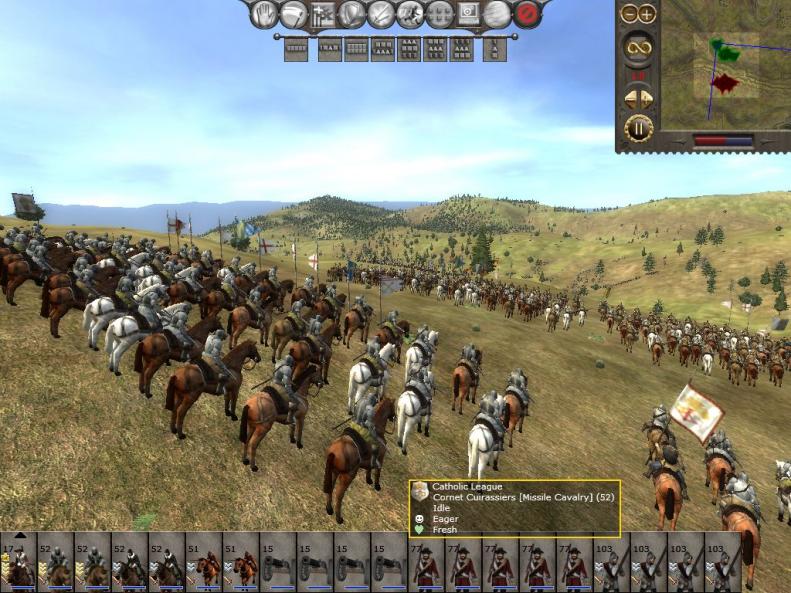The width and height of the screenshot is (791, 593).
Task: Toggle the run order icon
Action: [410, 14]
